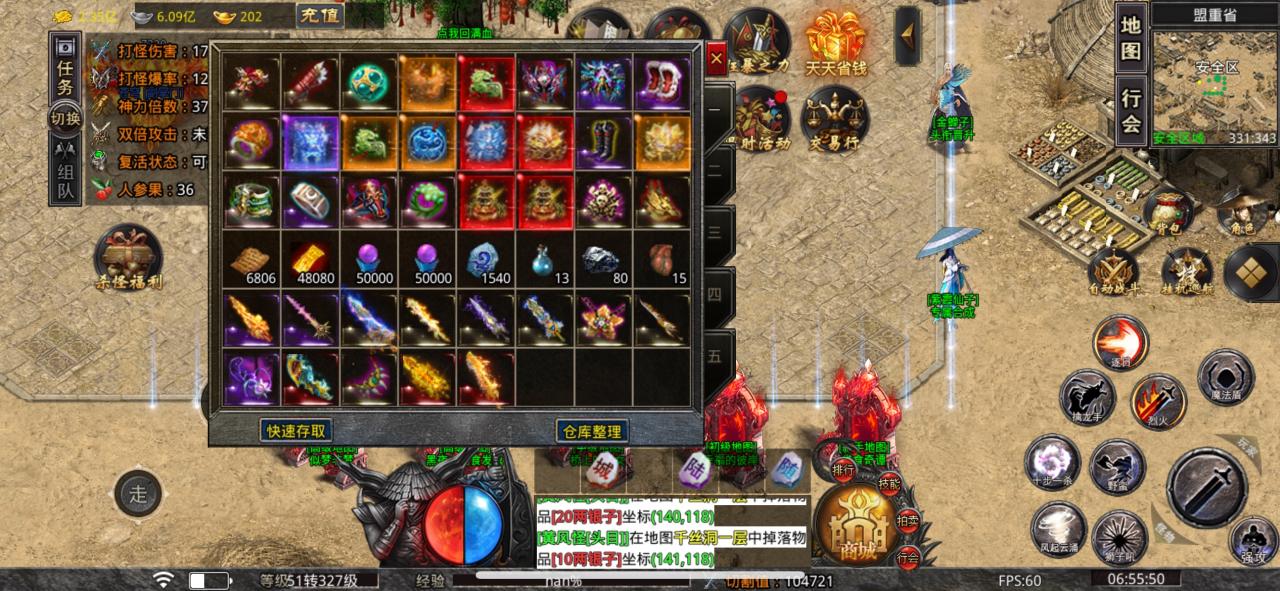Screen dimensions: 1280x591
Task: Open the 背包 backpack icon
Action: tap(1166, 210)
